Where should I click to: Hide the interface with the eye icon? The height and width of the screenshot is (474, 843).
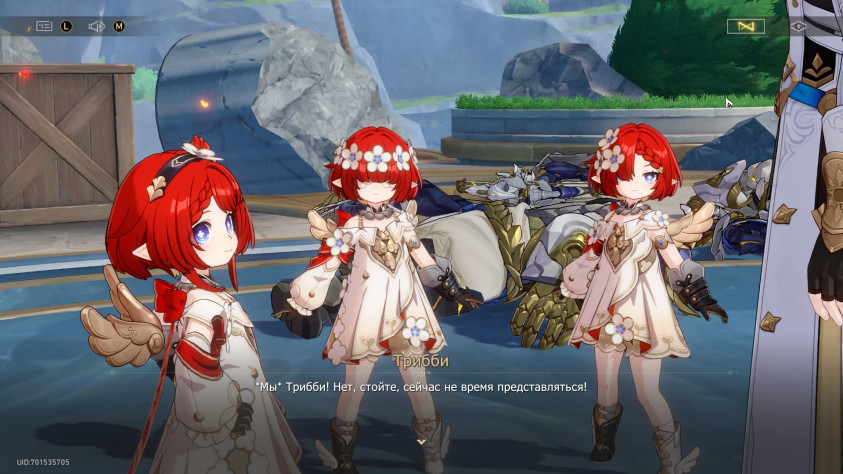pyautogui.click(x=798, y=27)
